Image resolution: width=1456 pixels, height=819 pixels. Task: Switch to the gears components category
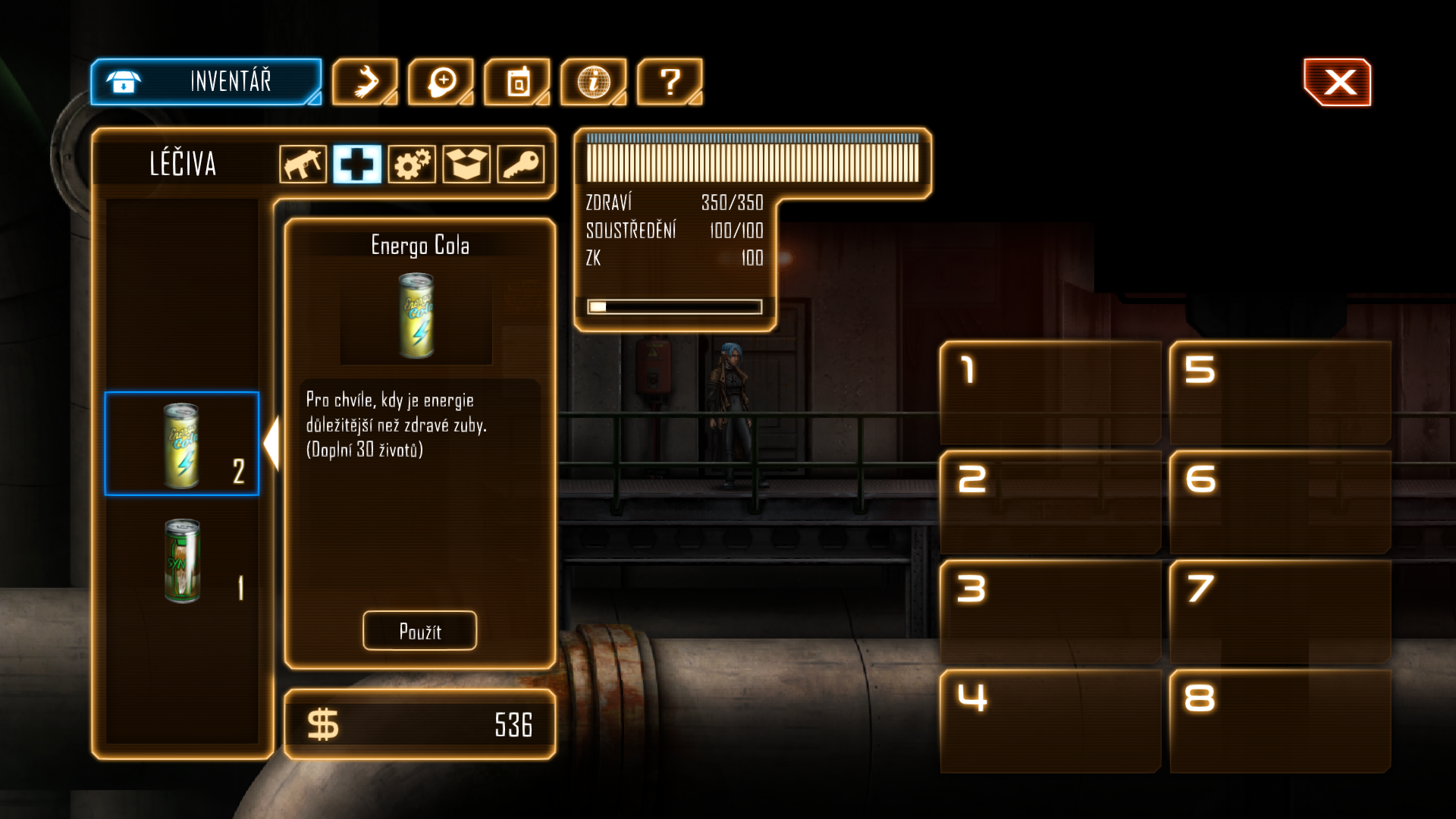pos(412,164)
